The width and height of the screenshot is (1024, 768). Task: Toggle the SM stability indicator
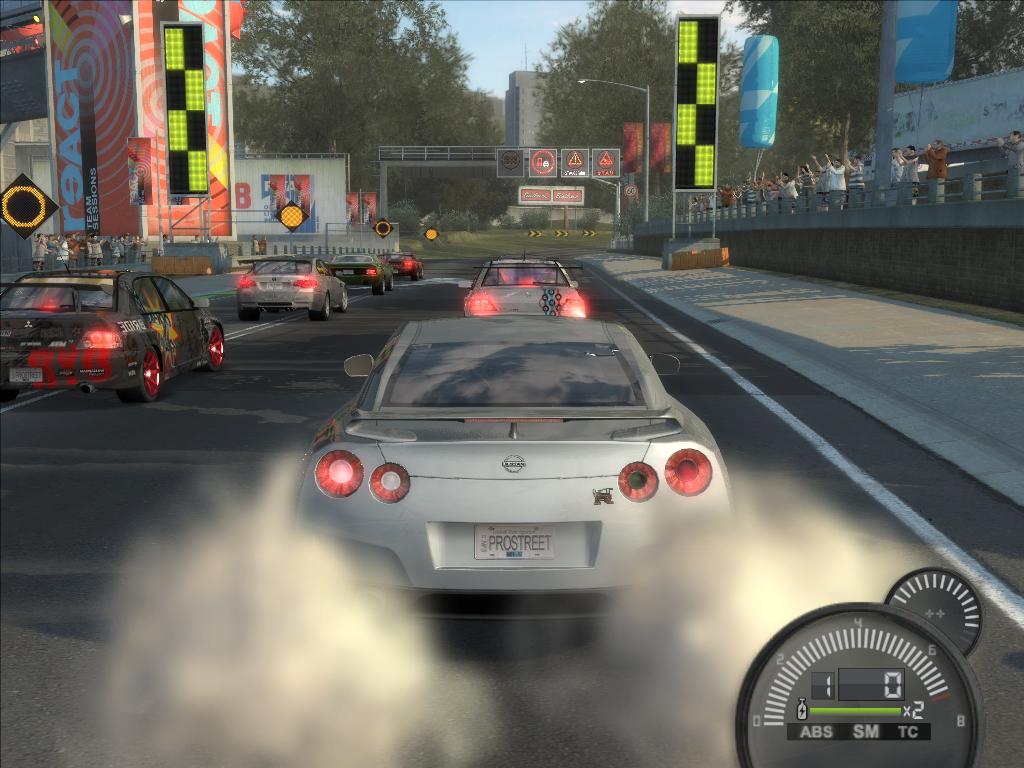865,732
